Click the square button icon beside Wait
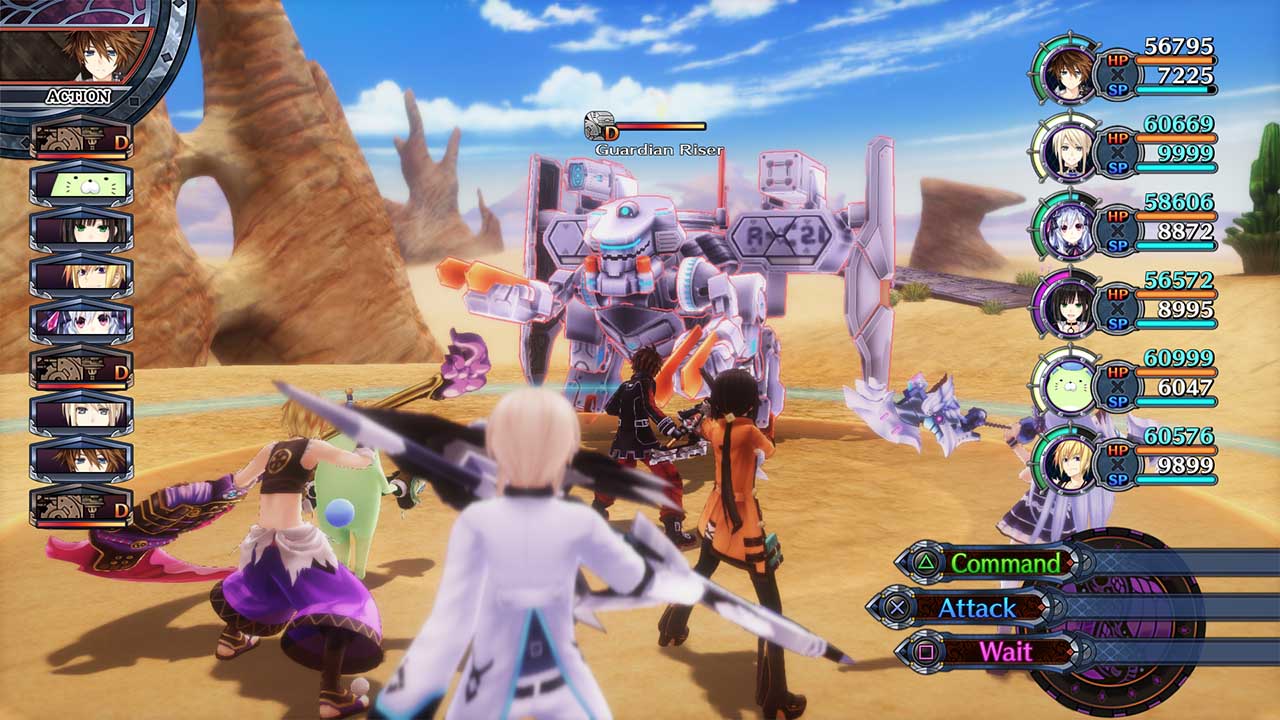The width and height of the screenshot is (1280, 720). (x=926, y=650)
